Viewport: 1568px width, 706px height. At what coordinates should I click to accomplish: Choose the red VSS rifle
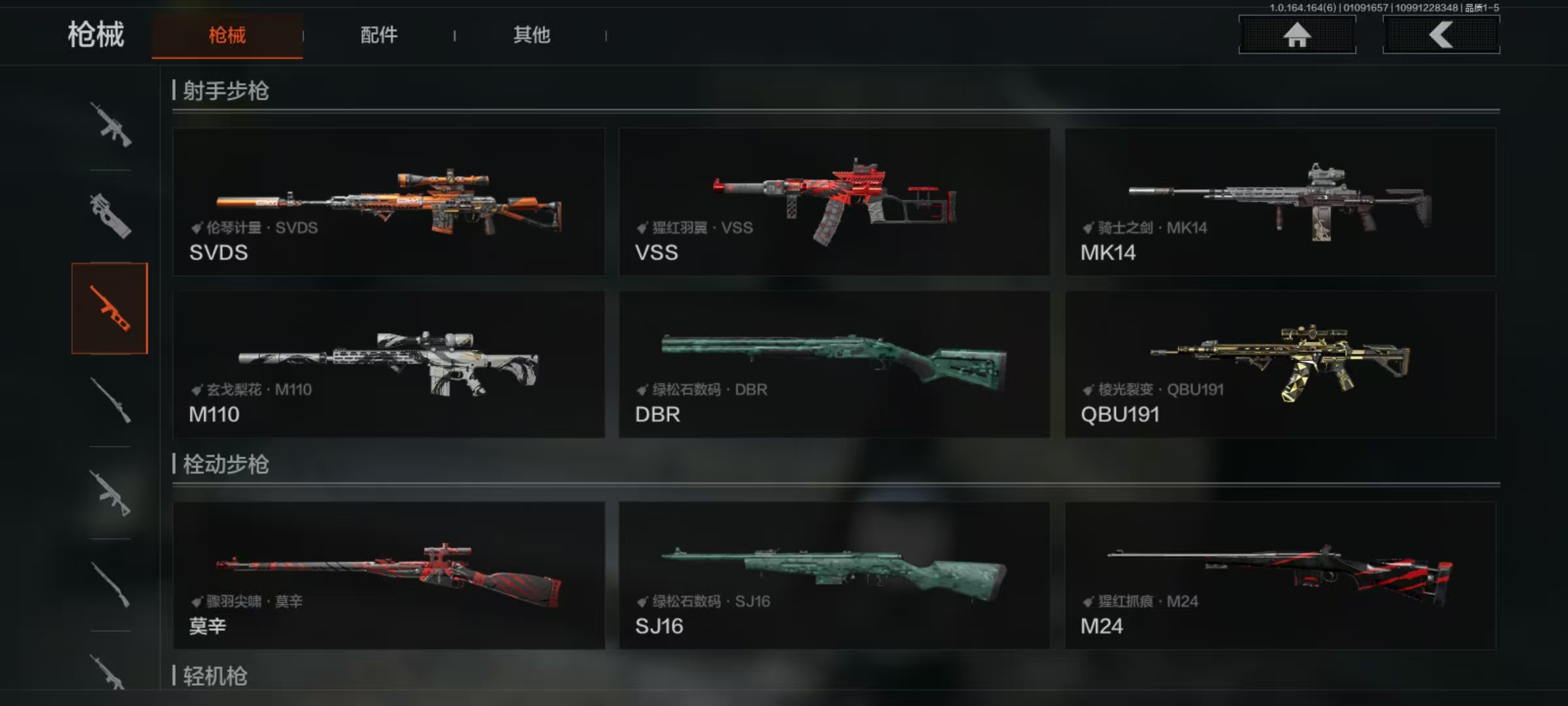coord(834,201)
